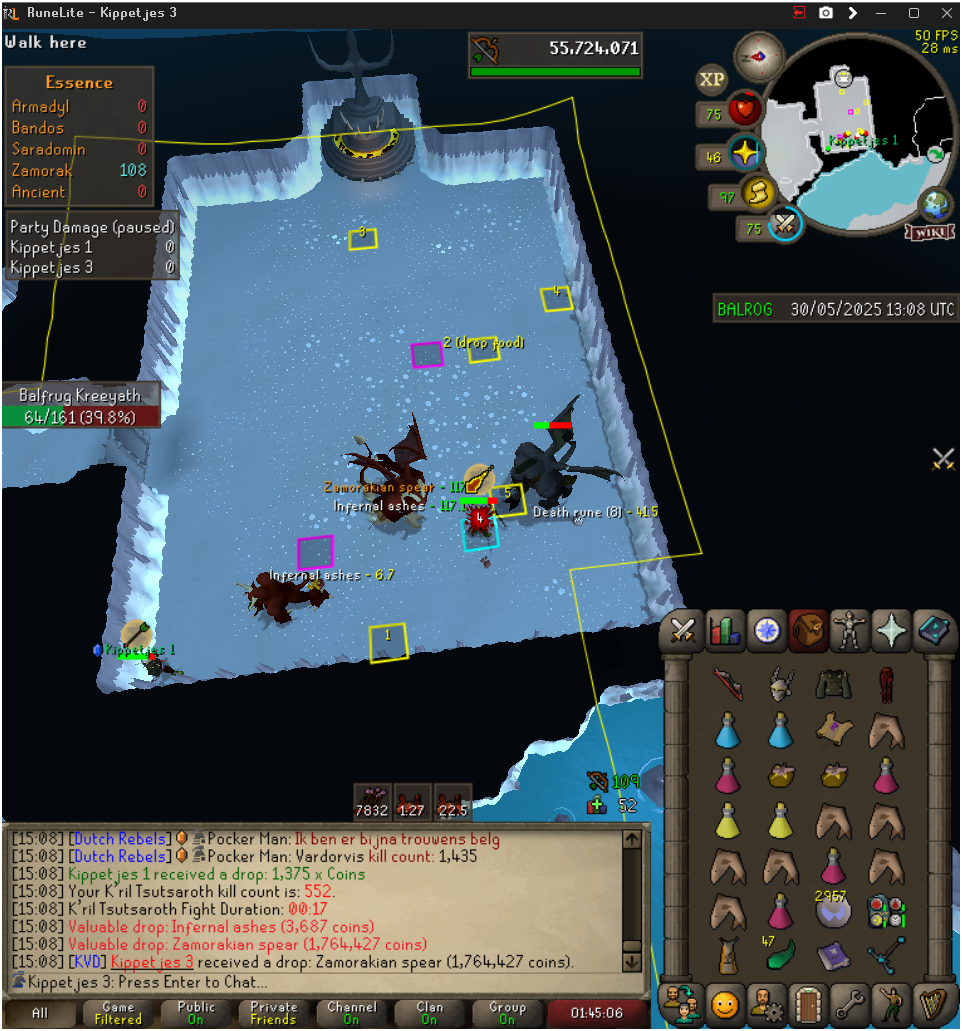Activate the Special Attack orb
962x1031 pixels.
coord(786,224)
